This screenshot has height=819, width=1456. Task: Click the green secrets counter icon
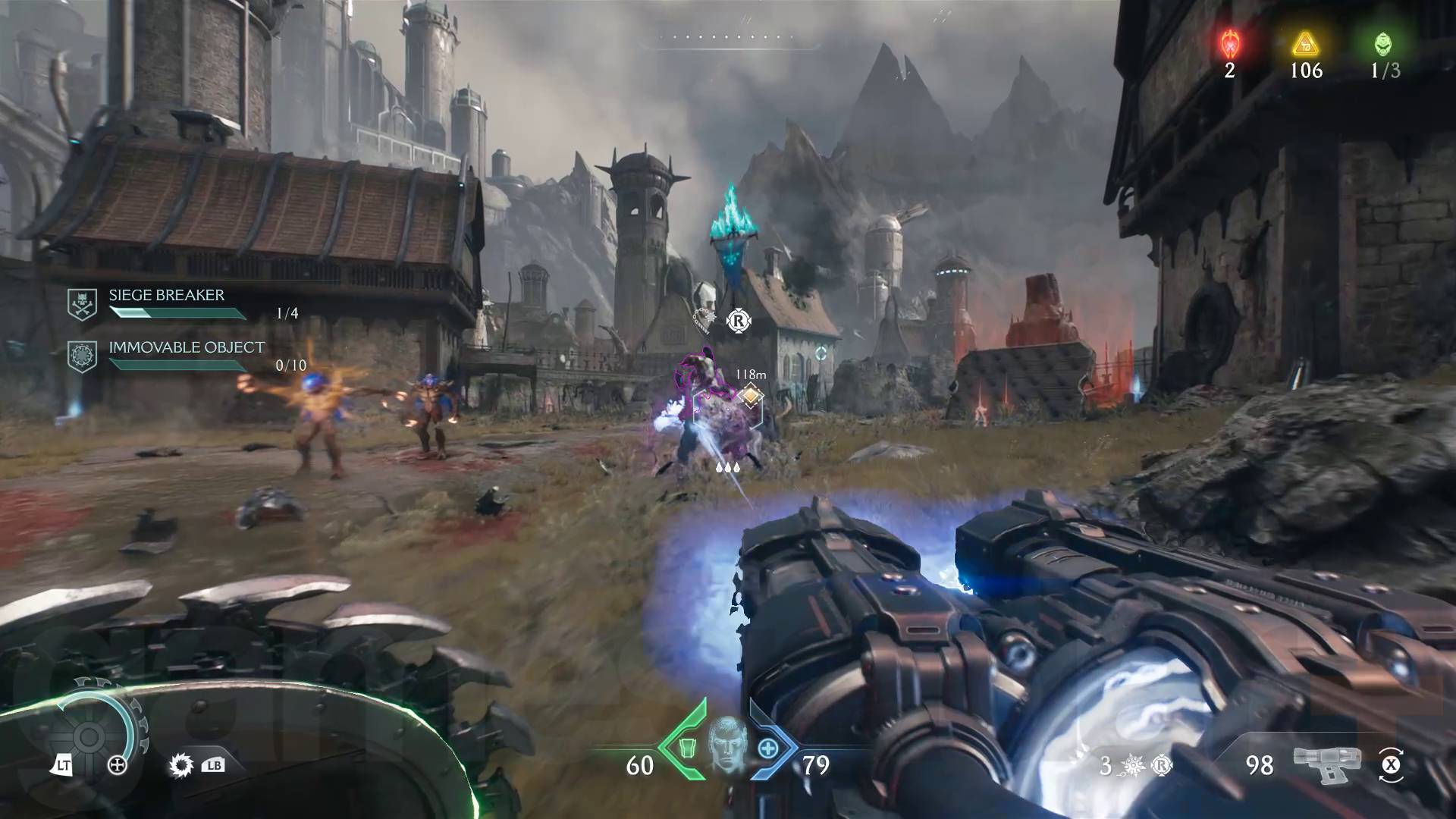point(1383,44)
